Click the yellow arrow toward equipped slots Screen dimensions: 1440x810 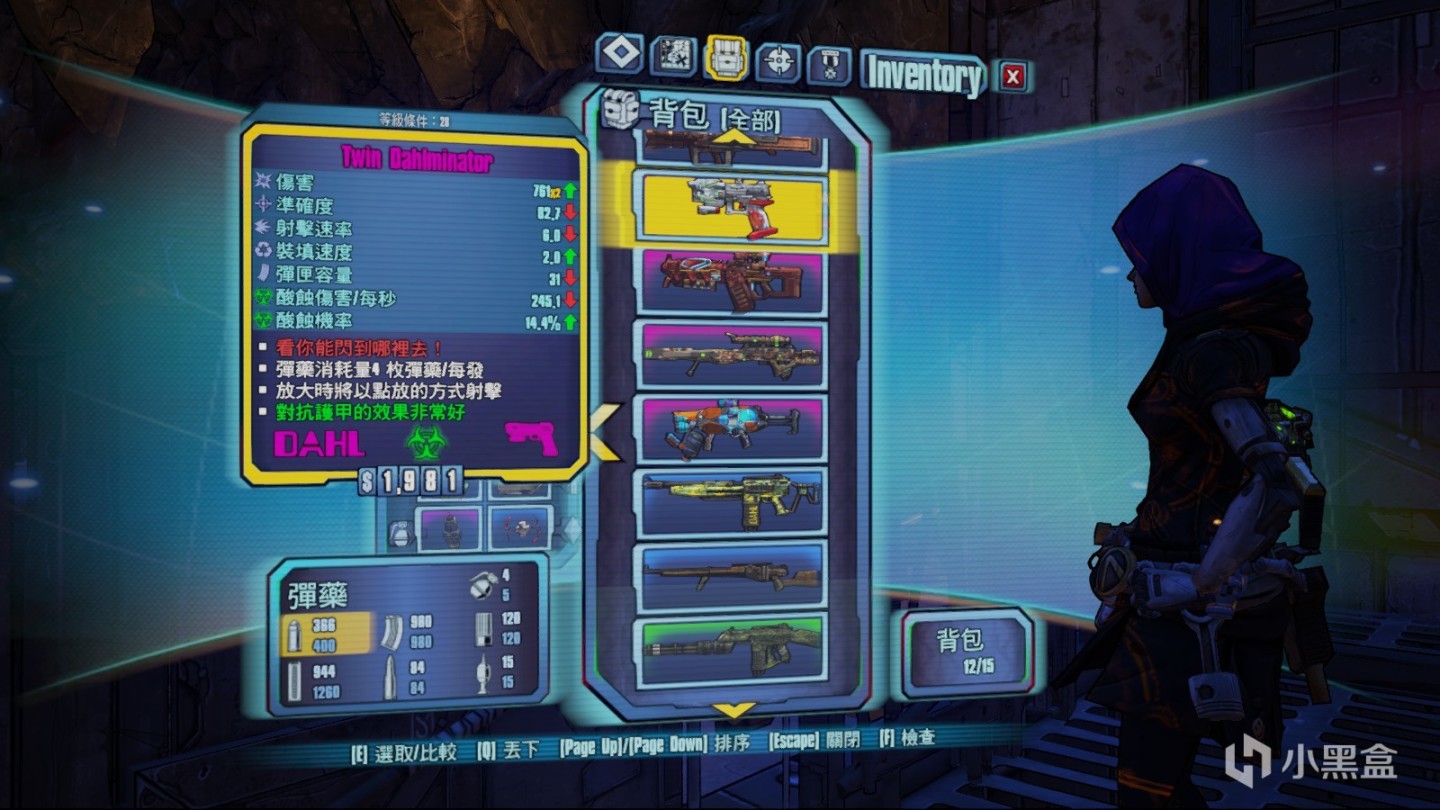[x=605, y=431]
